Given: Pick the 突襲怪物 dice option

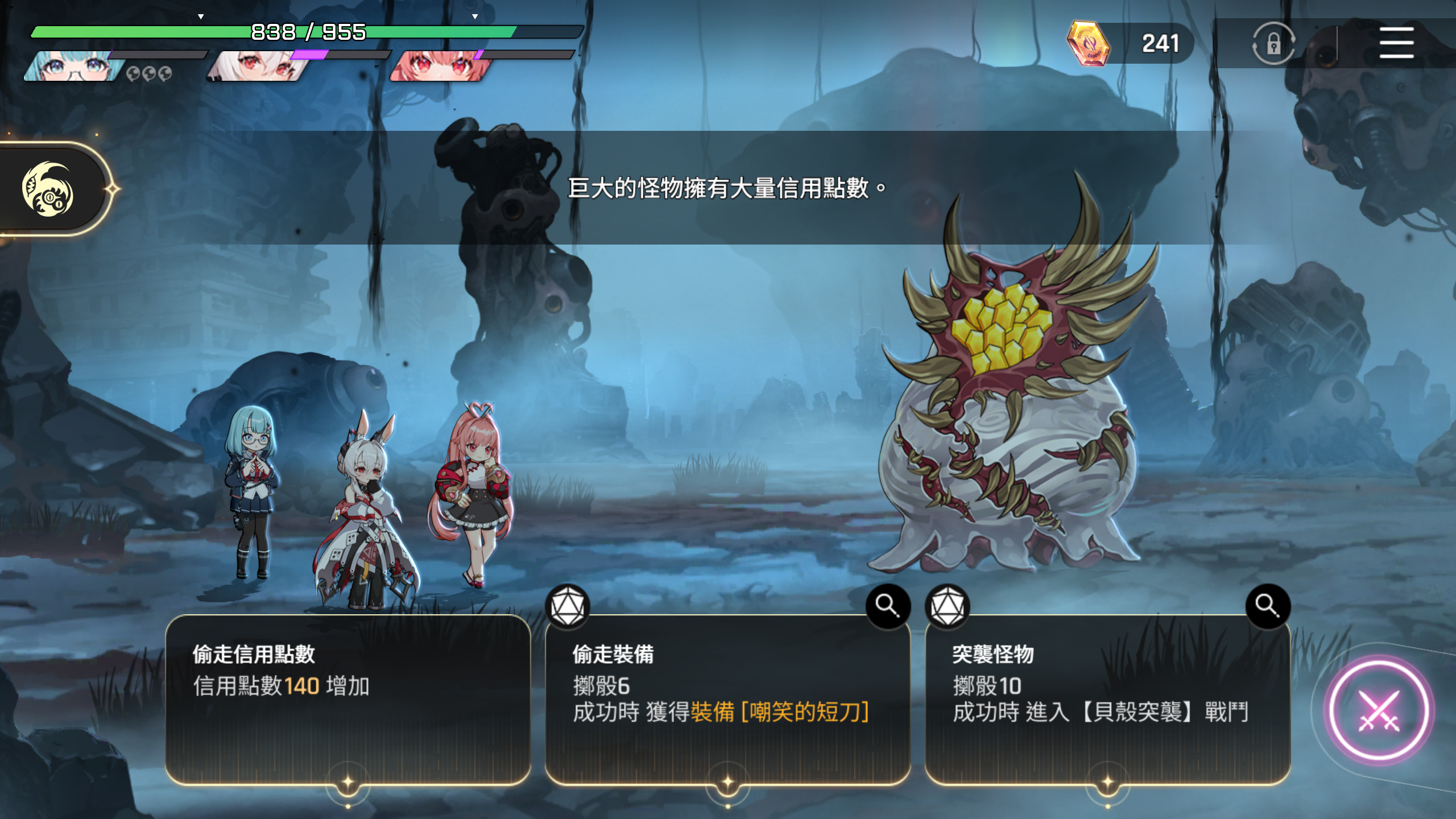Looking at the screenshot, I should (1107, 700).
